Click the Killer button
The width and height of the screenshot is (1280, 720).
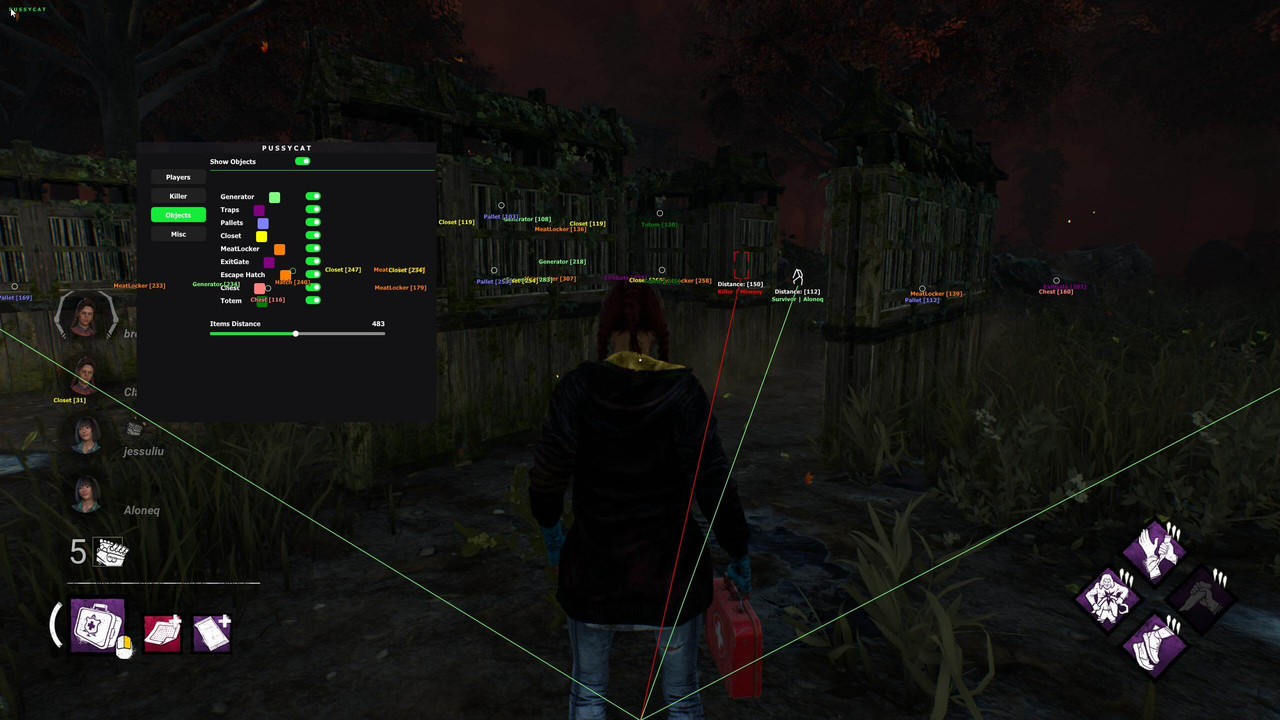pos(178,196)
